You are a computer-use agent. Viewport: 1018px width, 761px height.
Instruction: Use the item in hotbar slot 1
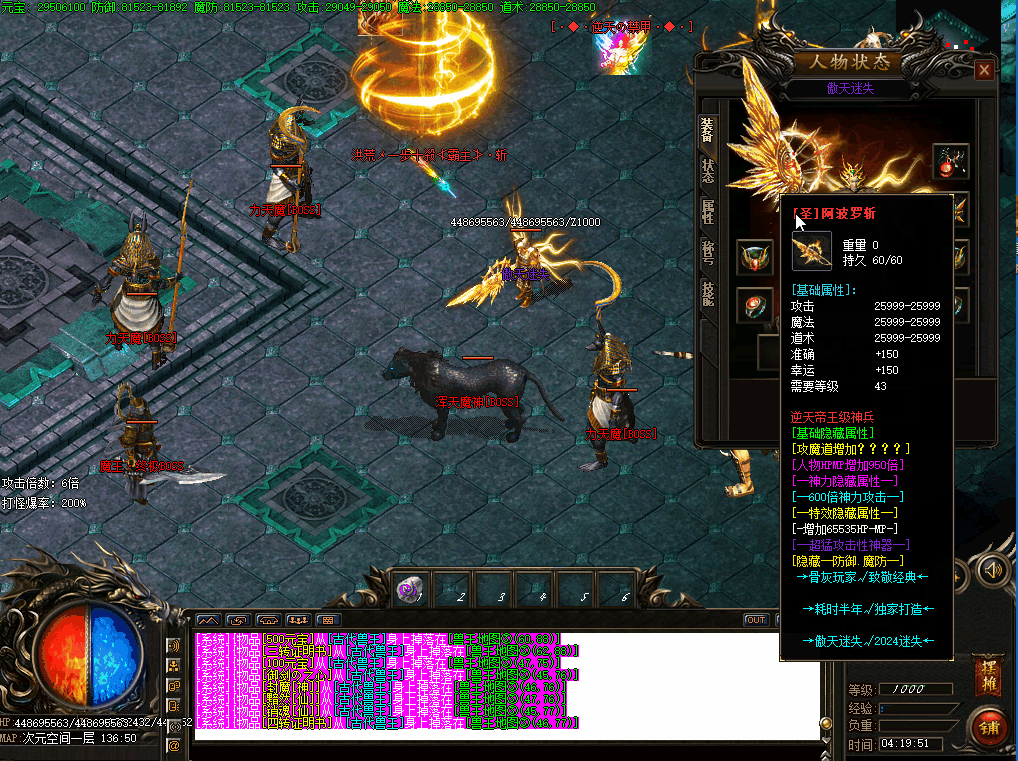[410, 590]
